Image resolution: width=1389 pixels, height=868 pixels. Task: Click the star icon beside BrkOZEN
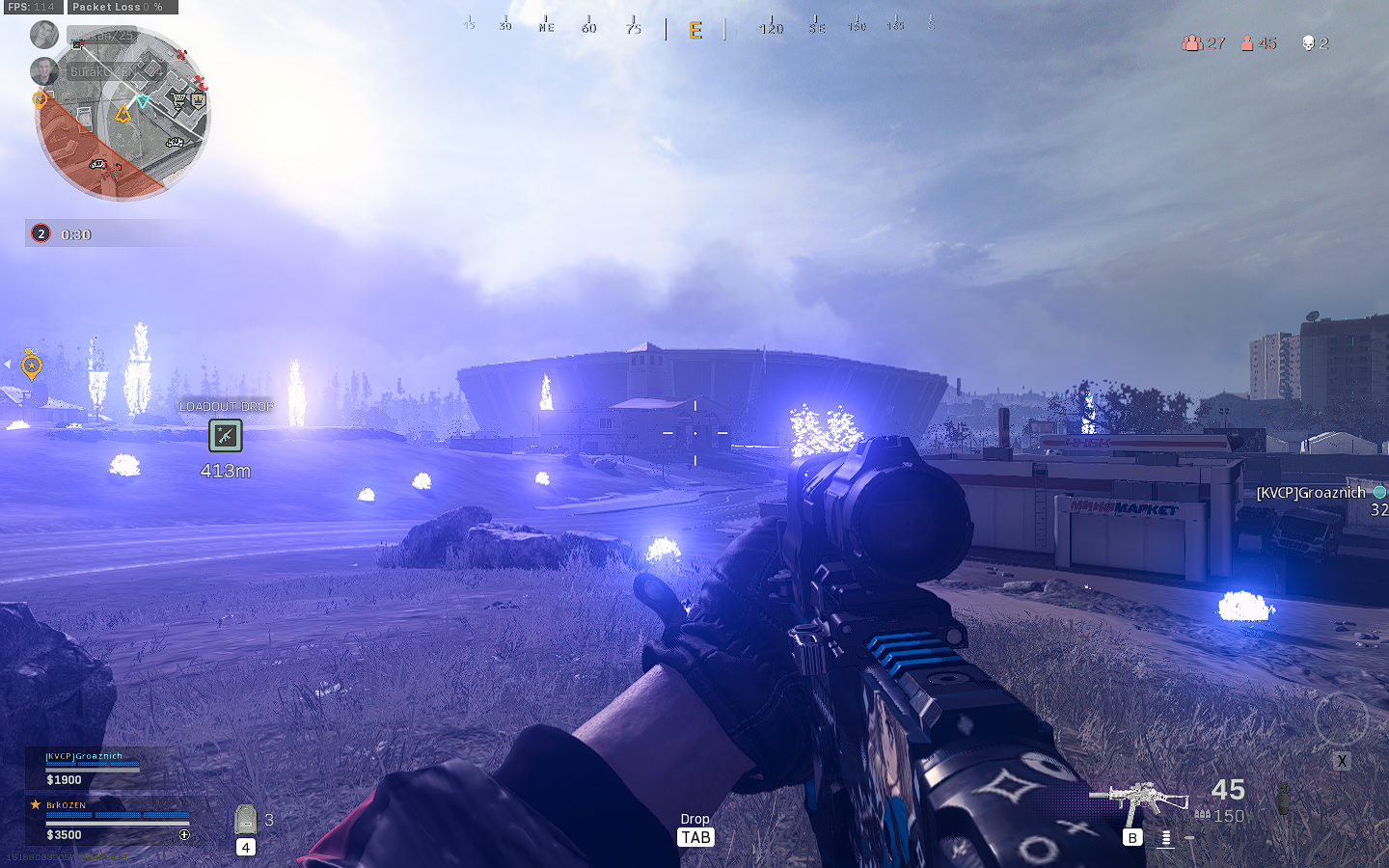point(35,805)
